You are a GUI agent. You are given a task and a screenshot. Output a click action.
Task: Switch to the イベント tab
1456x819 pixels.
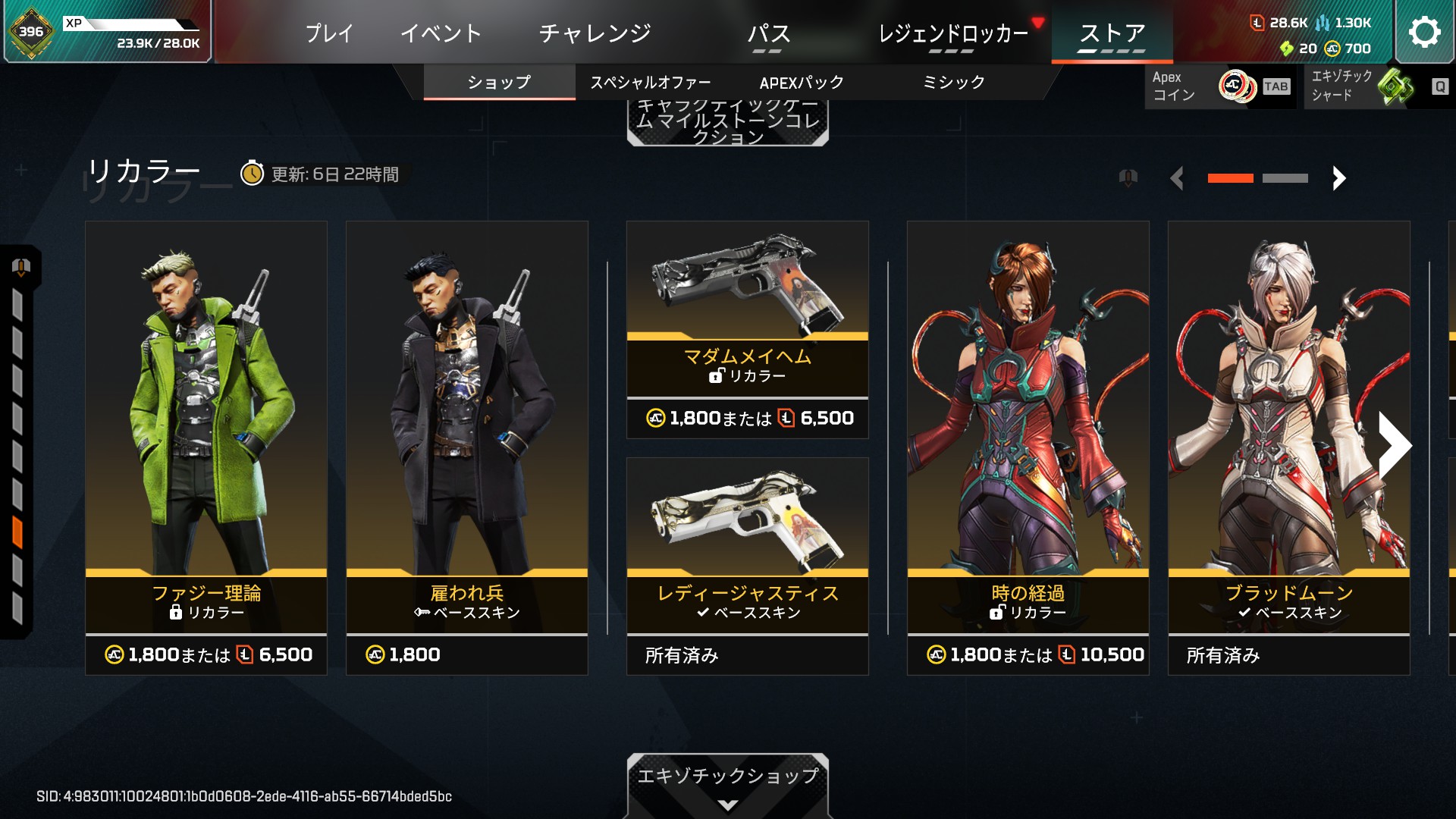tap(441, 33)
